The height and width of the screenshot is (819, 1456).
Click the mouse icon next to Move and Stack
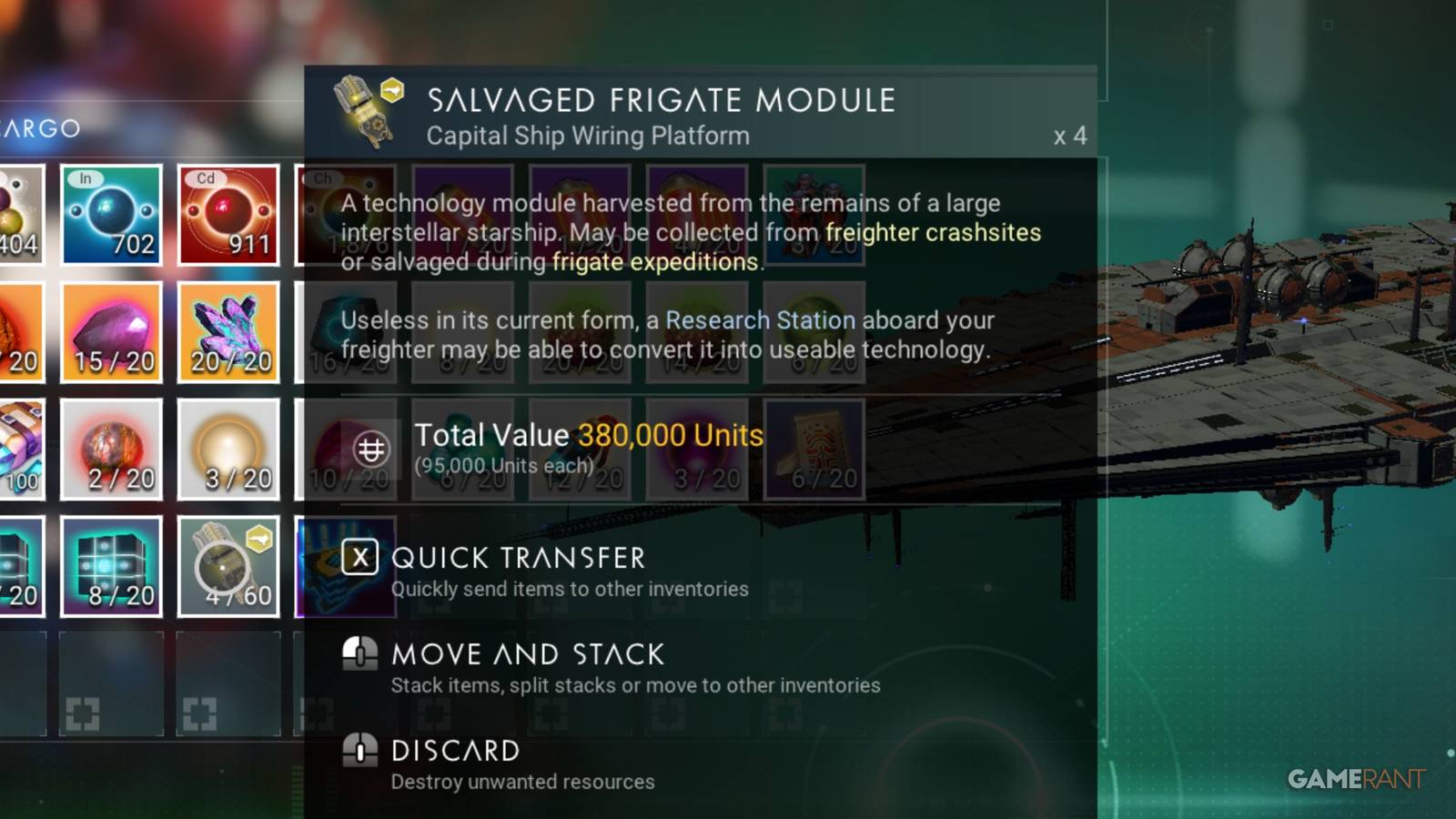coord(361,653)
